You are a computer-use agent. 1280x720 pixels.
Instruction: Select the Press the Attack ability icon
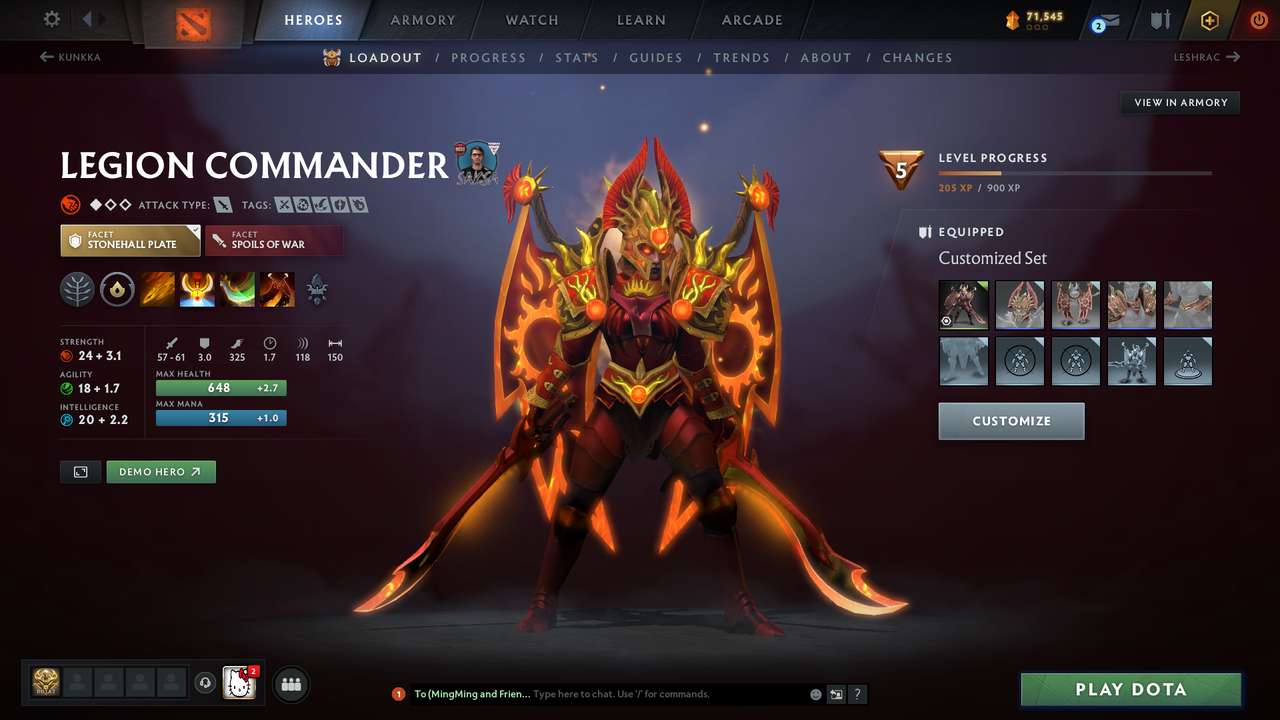(197, 289)
